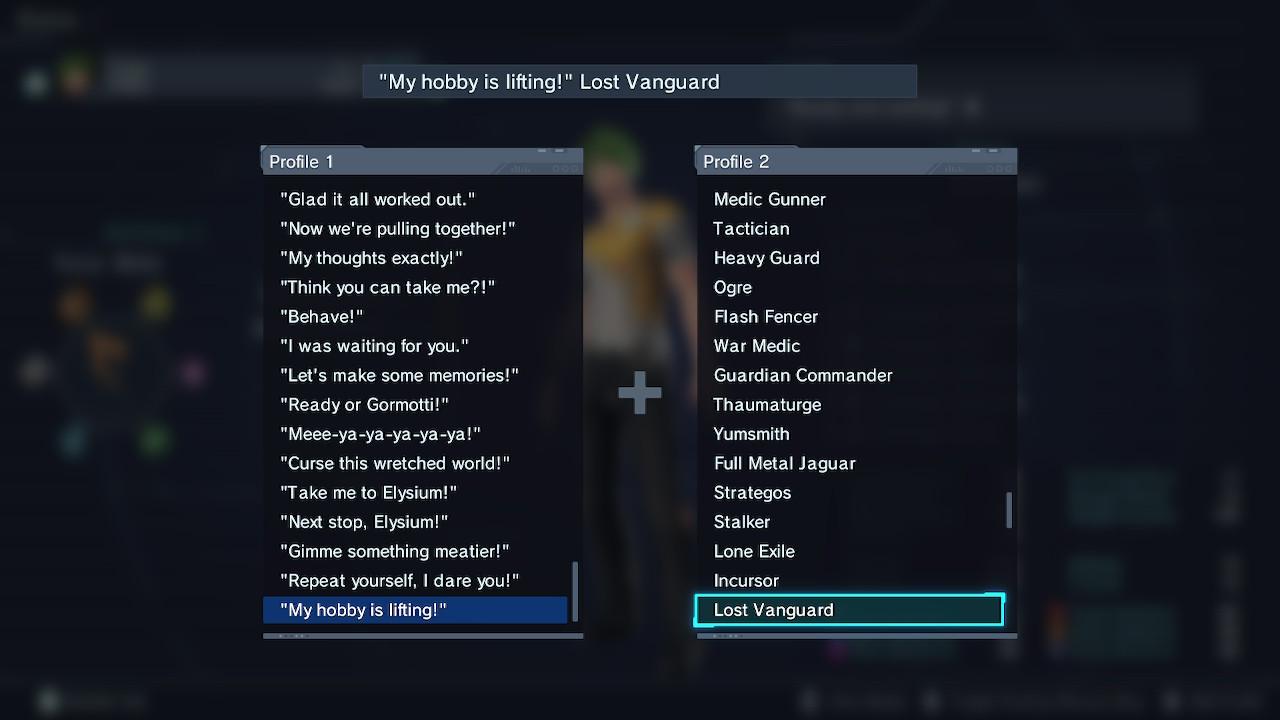Choose the Guardian Commander title

click(802, 375)
